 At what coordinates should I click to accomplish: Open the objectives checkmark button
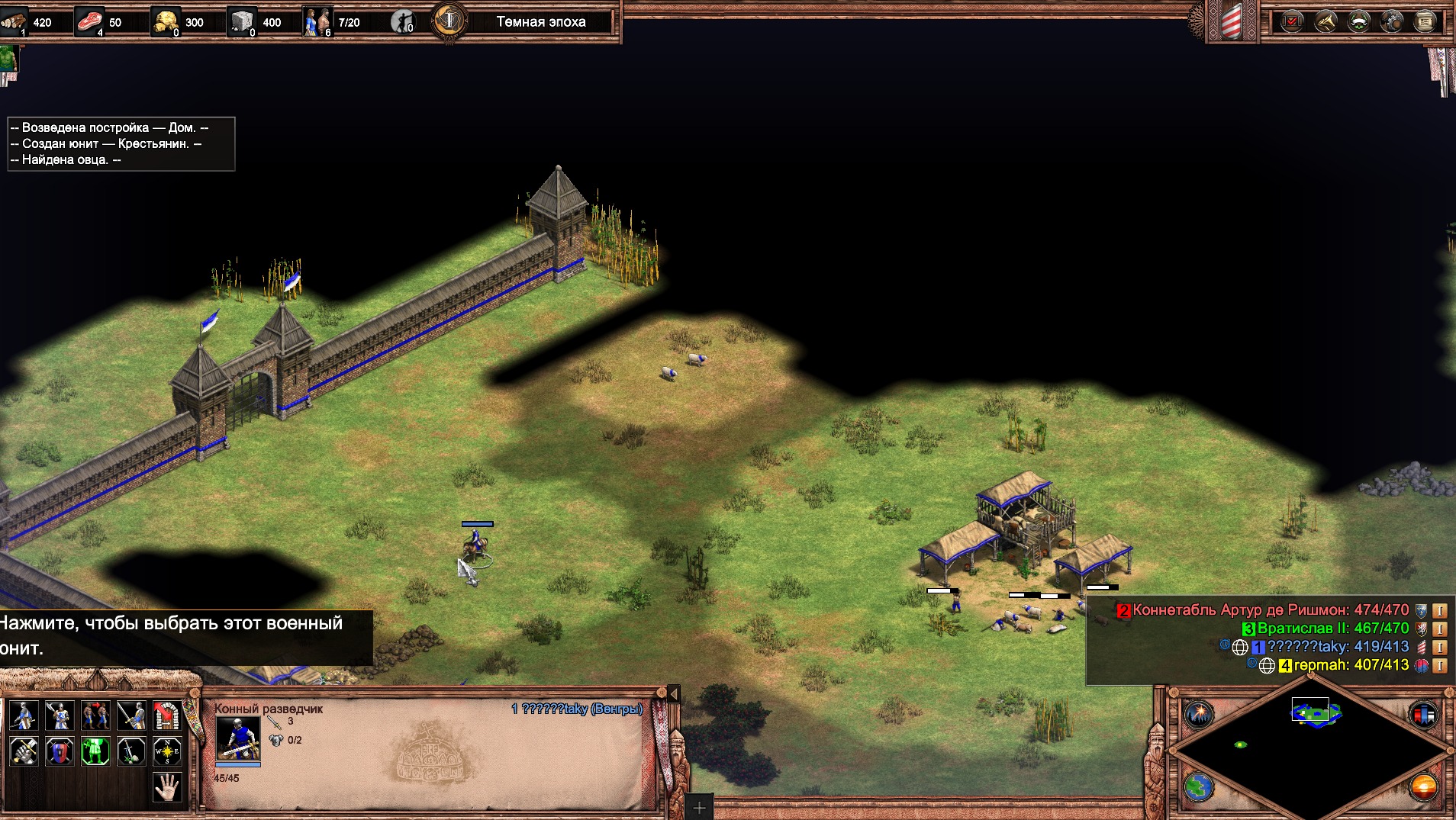click(1292, 21)
